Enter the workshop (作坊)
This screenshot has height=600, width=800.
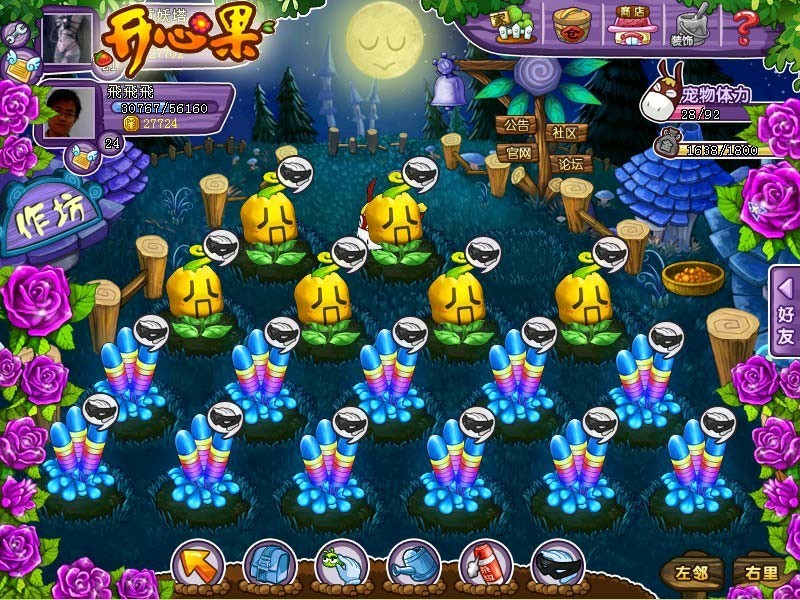coord(52,221)
